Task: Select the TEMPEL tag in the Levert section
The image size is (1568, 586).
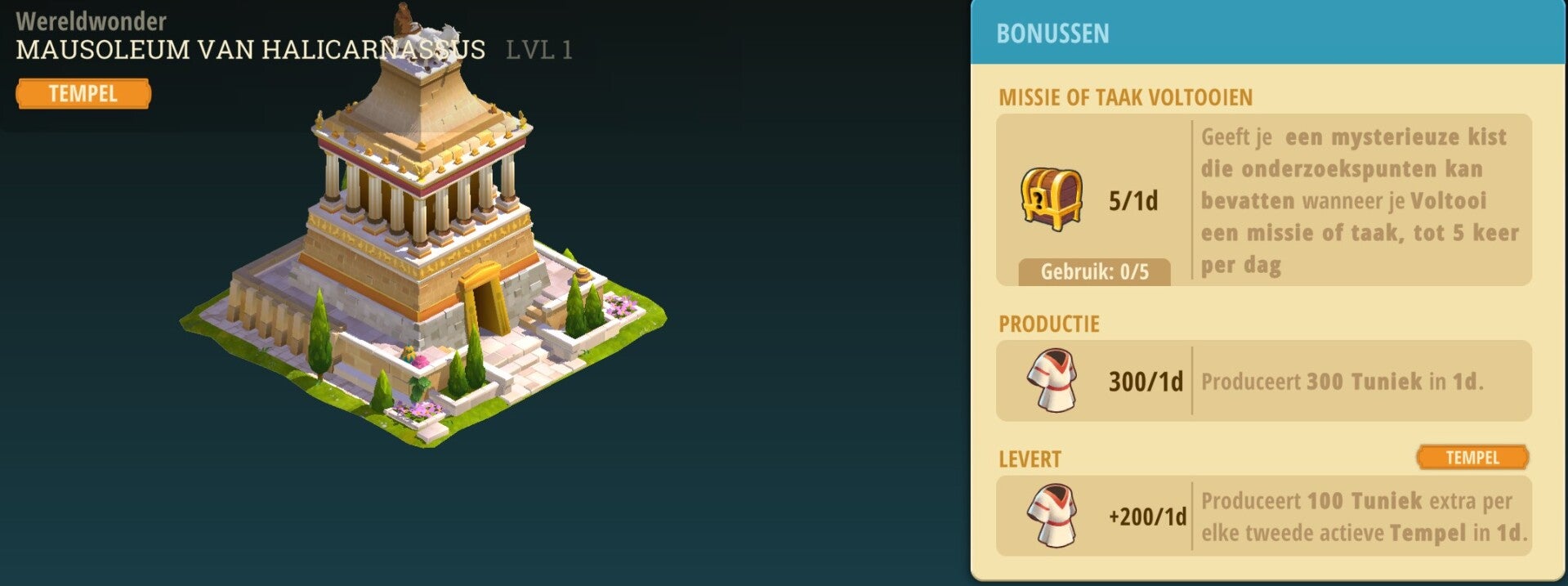Action: (x=1472, y=458)
